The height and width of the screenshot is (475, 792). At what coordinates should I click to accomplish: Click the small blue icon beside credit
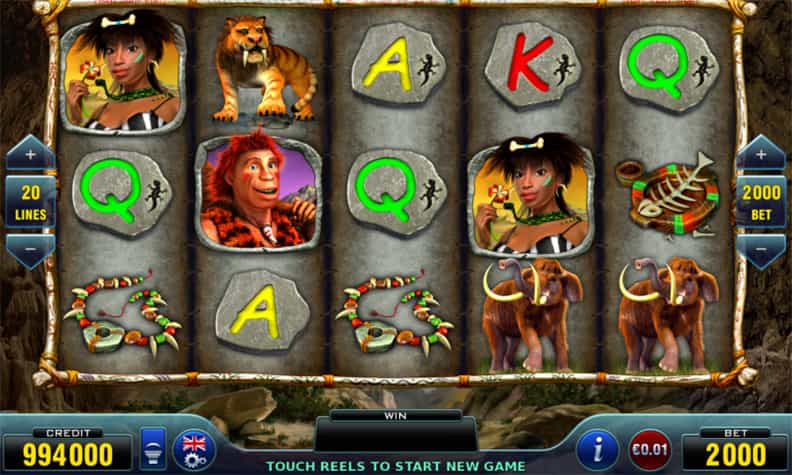tap(153, 450)
